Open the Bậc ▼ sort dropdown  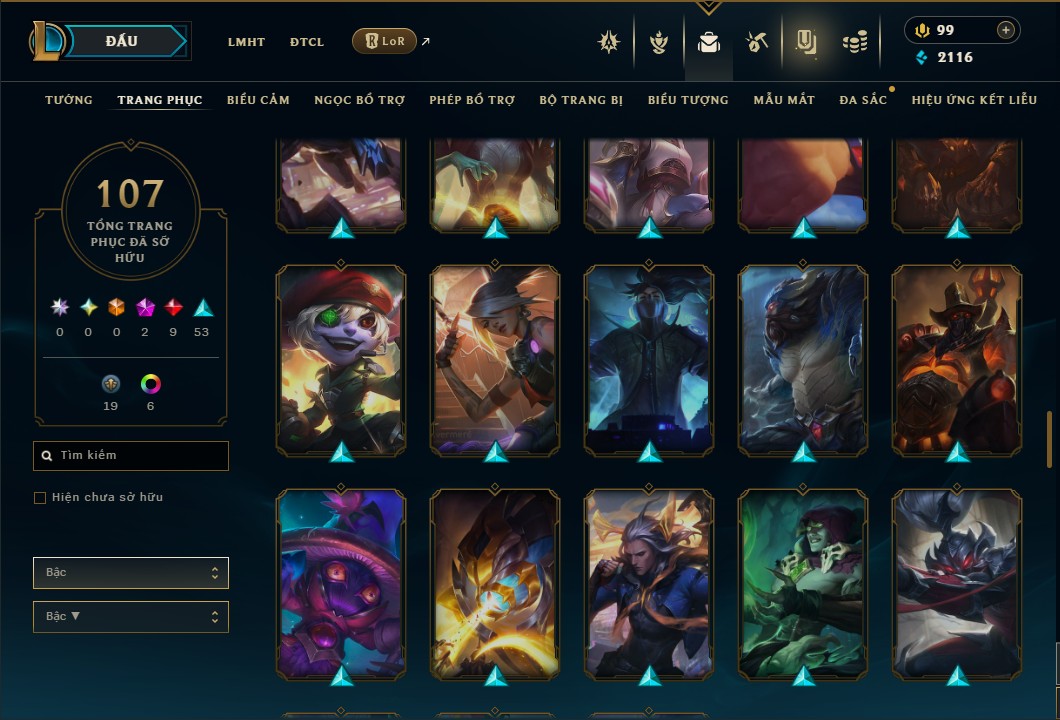(x=131, y=617)
